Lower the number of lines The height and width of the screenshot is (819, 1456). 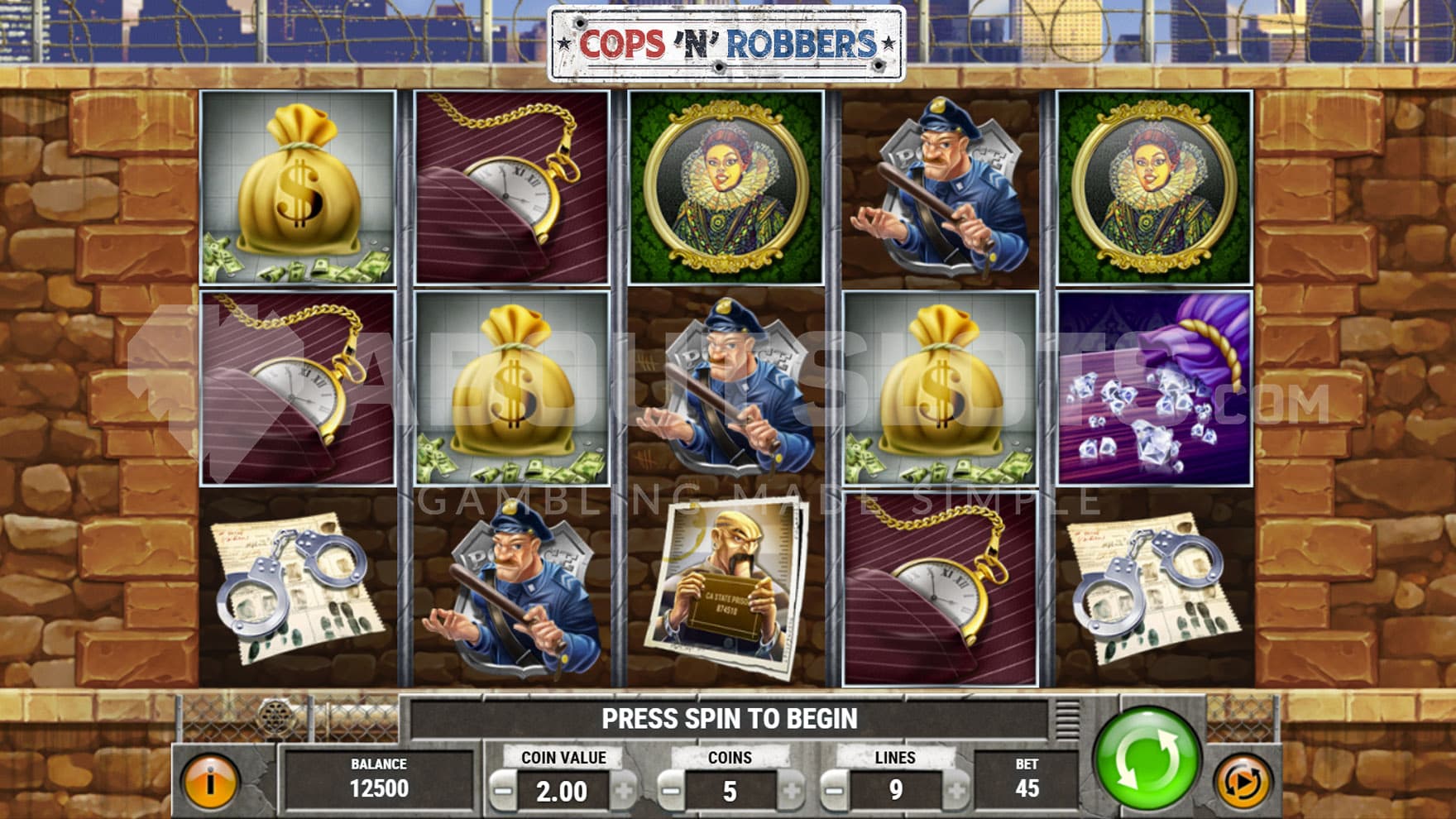[836, 792]
